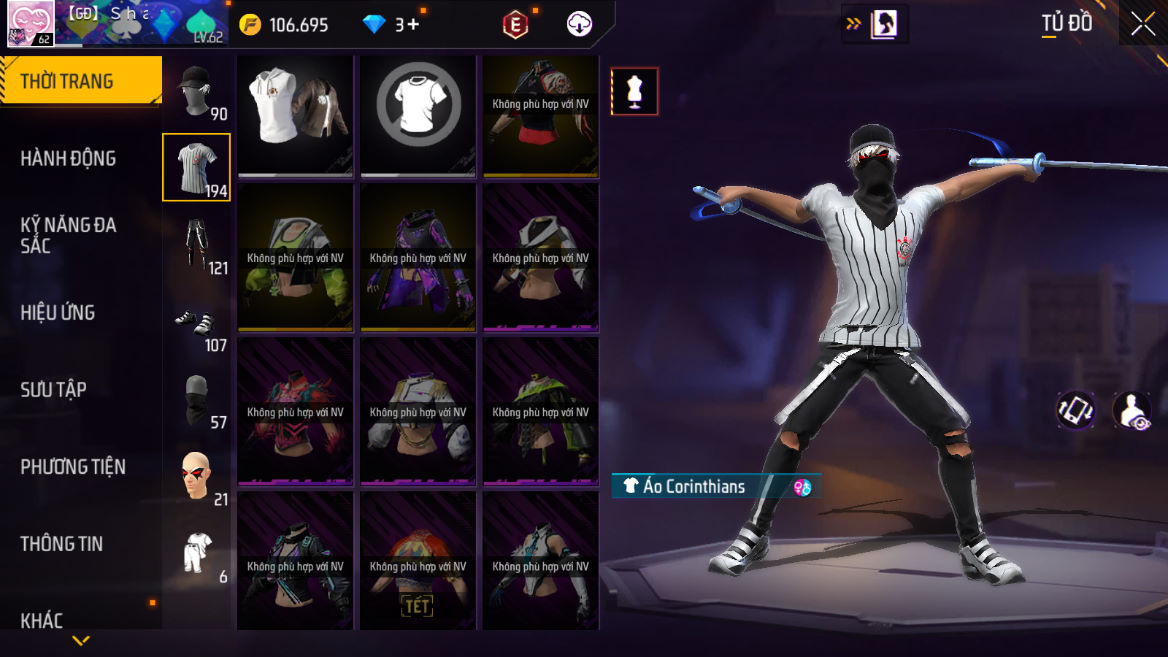Close the wardrobe with the X
Image resolution: width=1168 pixels, height=657 pixels.
1143,24
